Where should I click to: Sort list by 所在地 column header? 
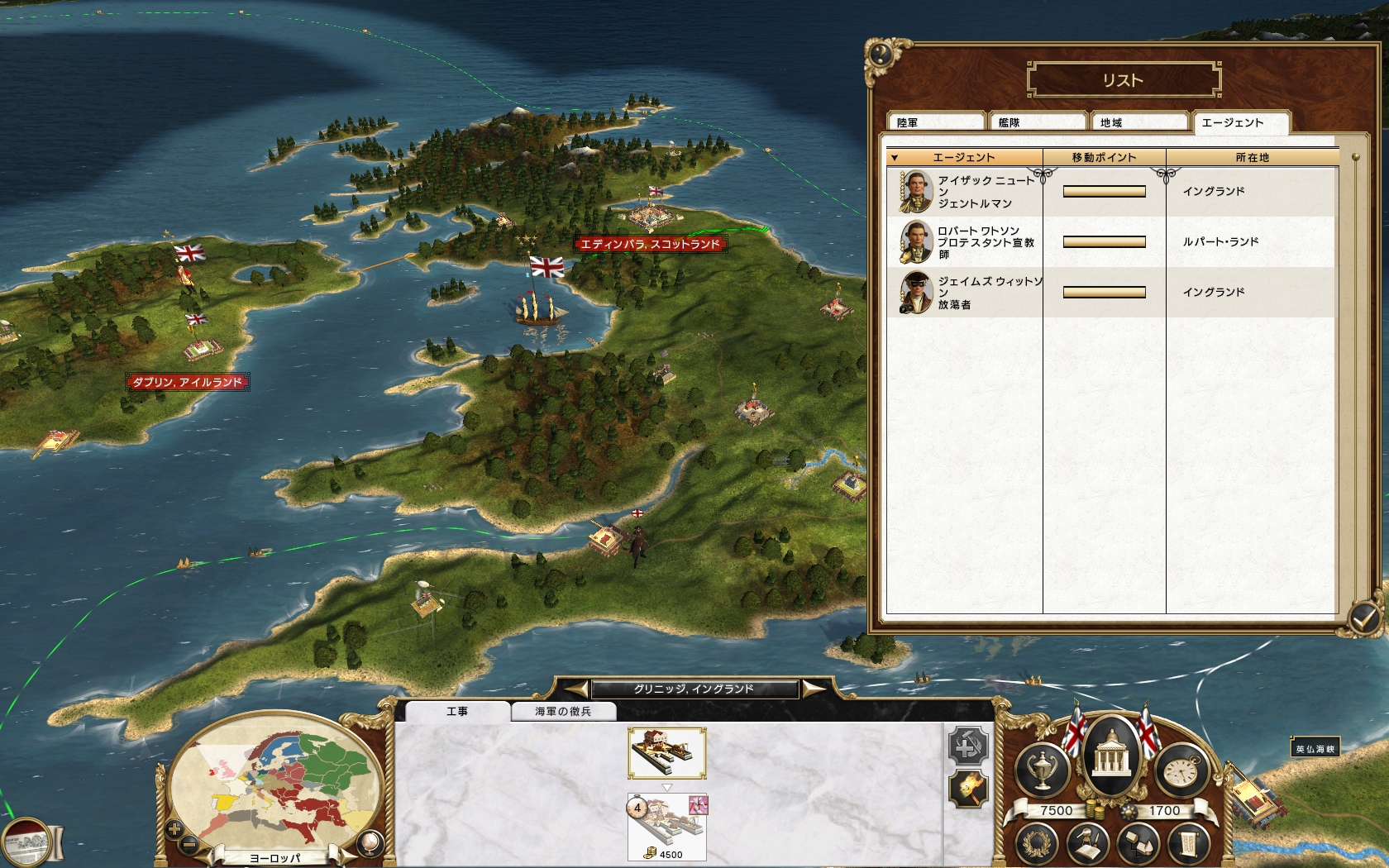click(1252, 157)
